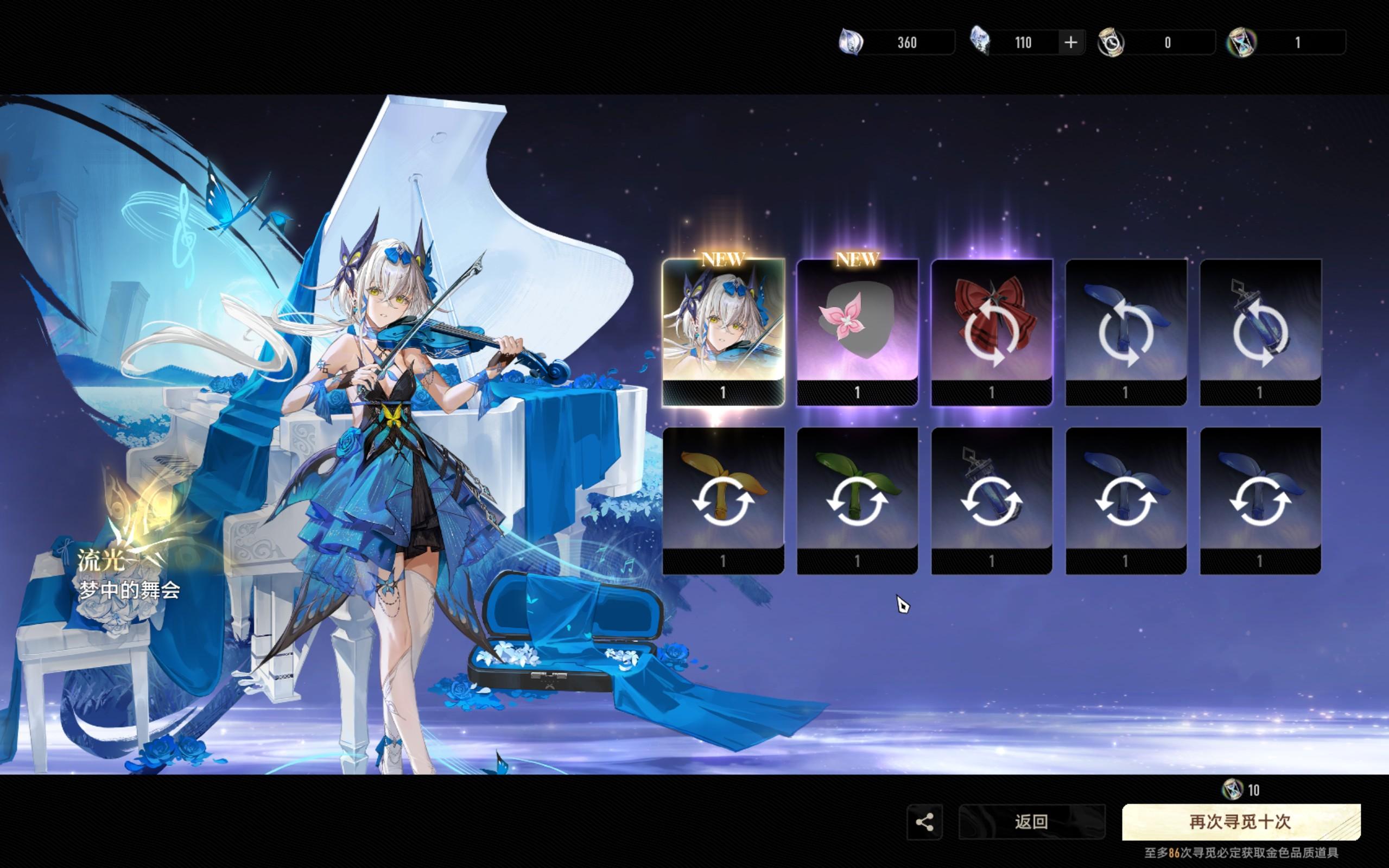Inspect the green sprout item card
This screenshot has height=868, width=1389.
point(857,500)
